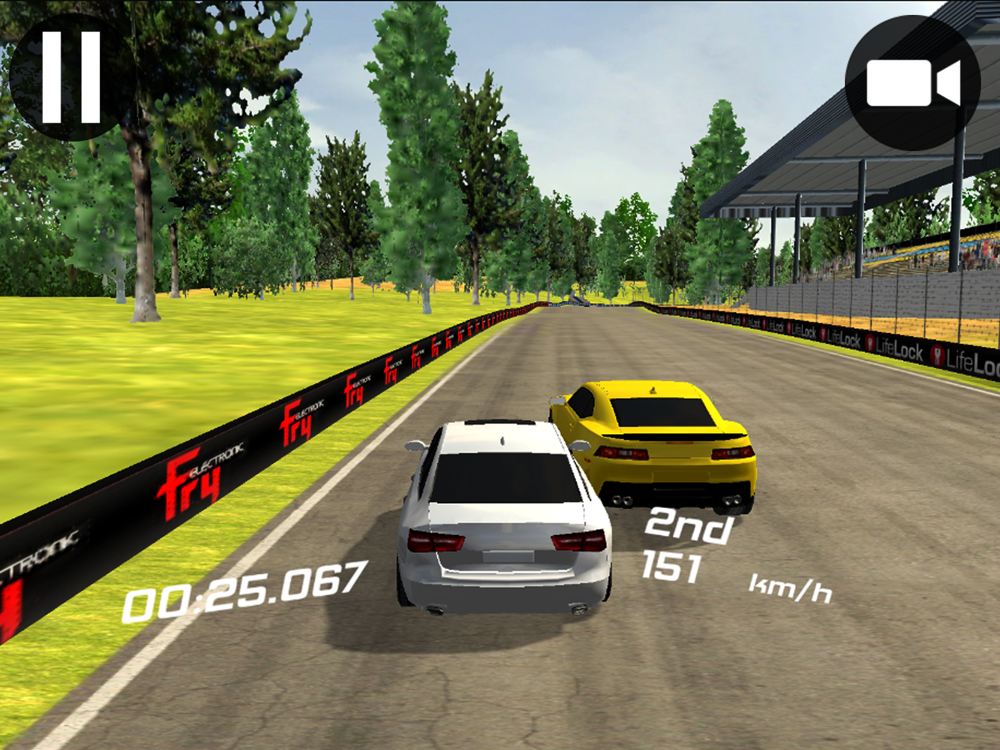Viewport: 1000px width, 750px height.
Task: Switch the camera view
Action: click(x=912, y=83)
